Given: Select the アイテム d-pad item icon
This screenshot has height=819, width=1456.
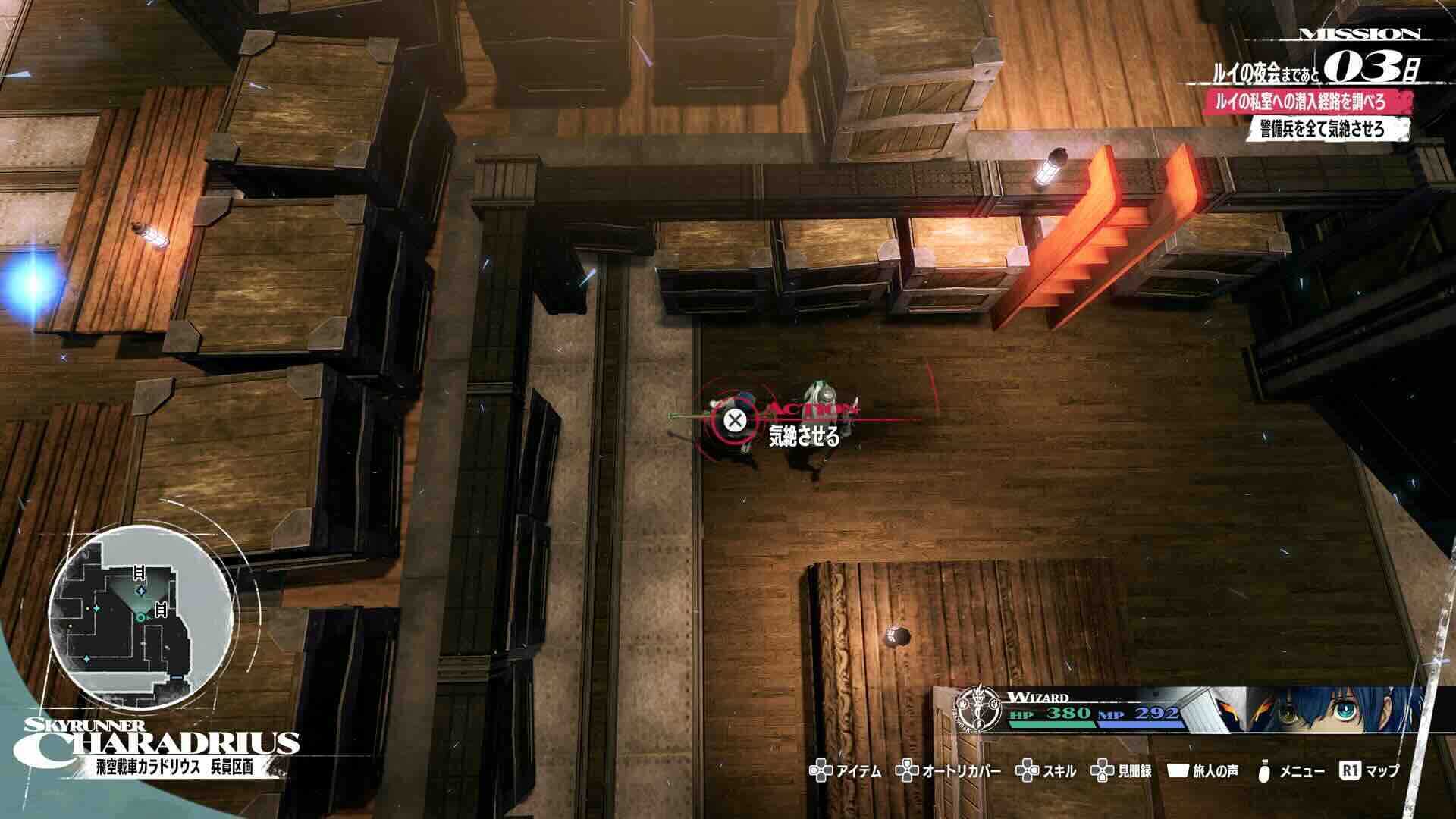Looking at the screenshot, I should pos(821,771).
